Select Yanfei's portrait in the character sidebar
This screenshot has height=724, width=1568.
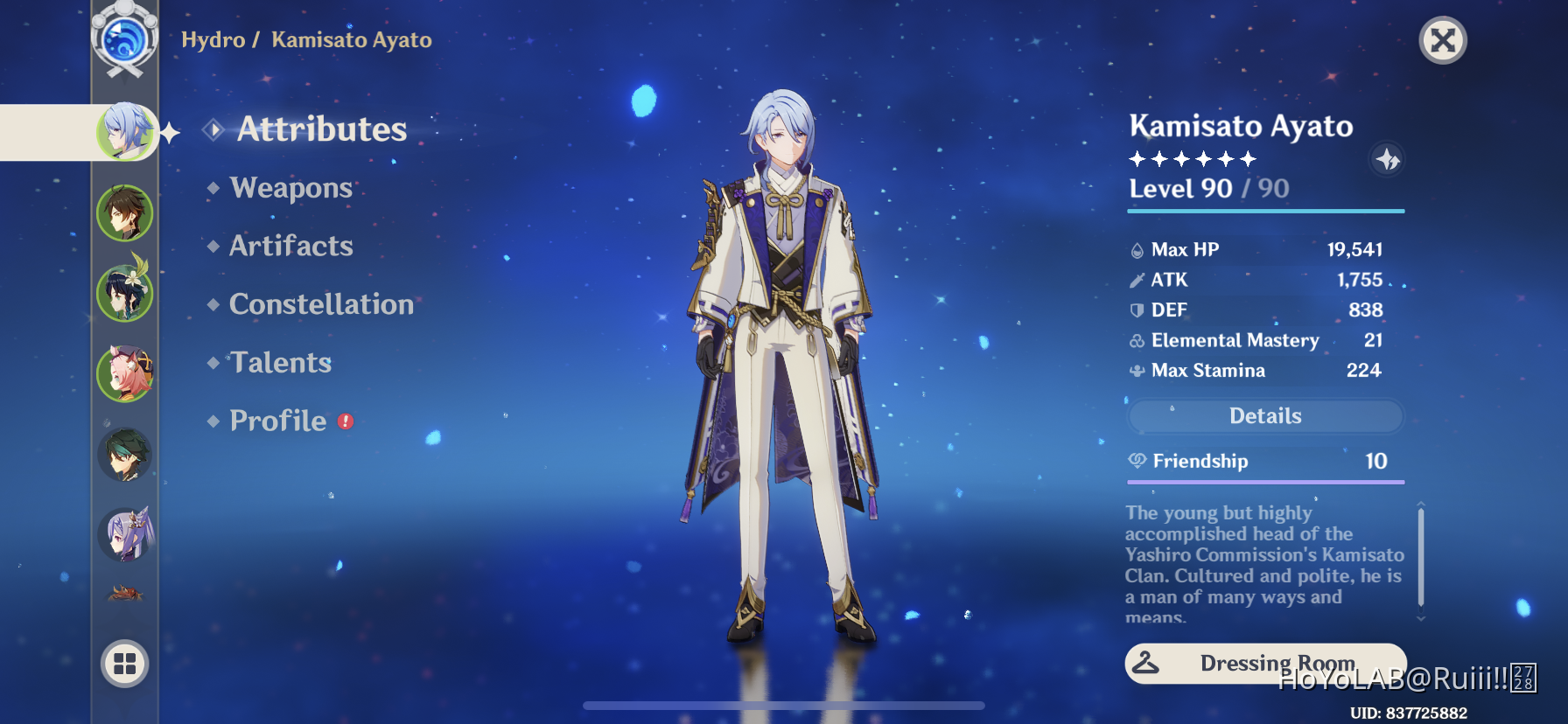point(125,373)
